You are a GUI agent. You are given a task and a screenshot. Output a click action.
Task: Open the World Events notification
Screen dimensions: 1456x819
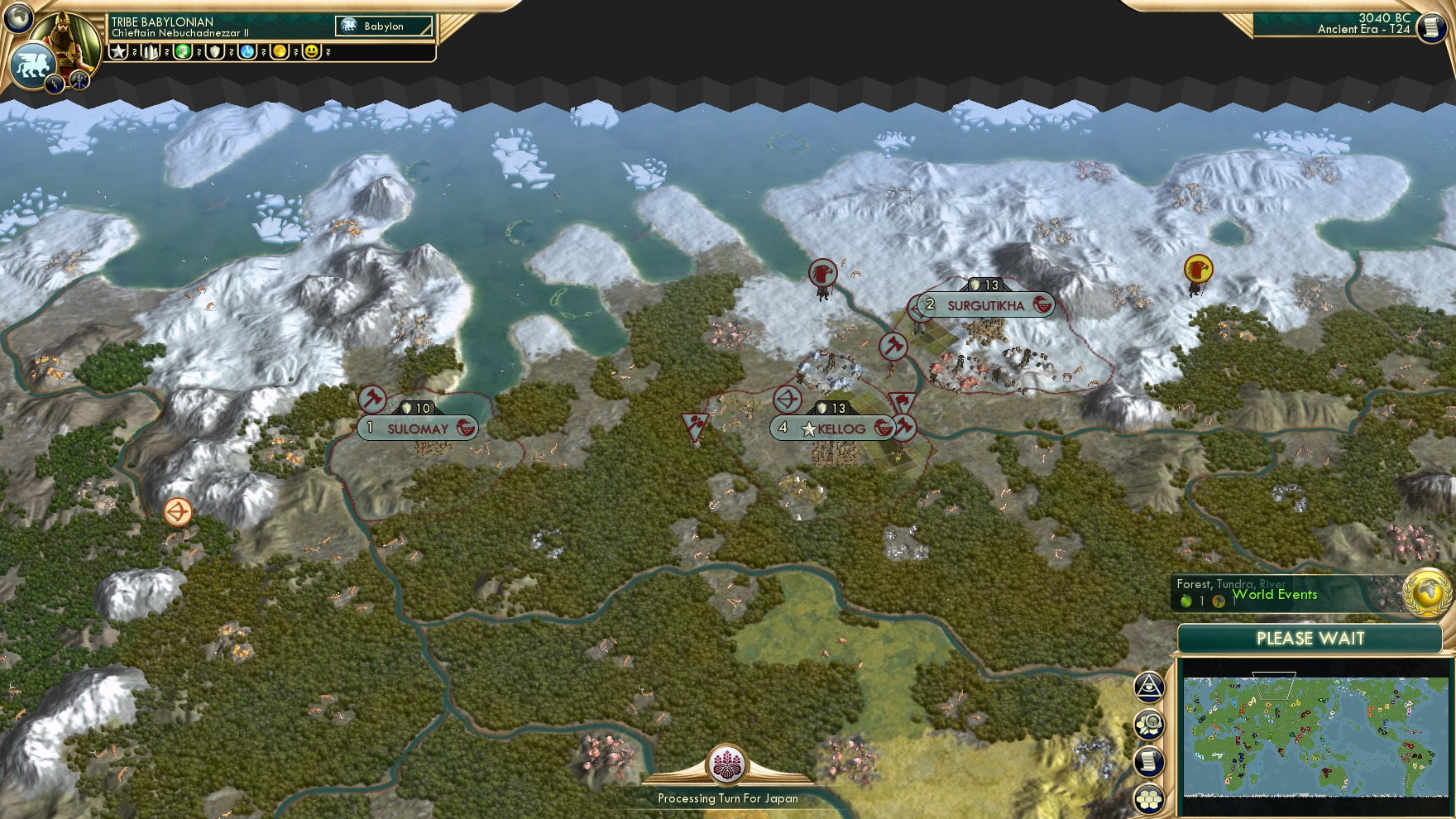pos(1275,595)
